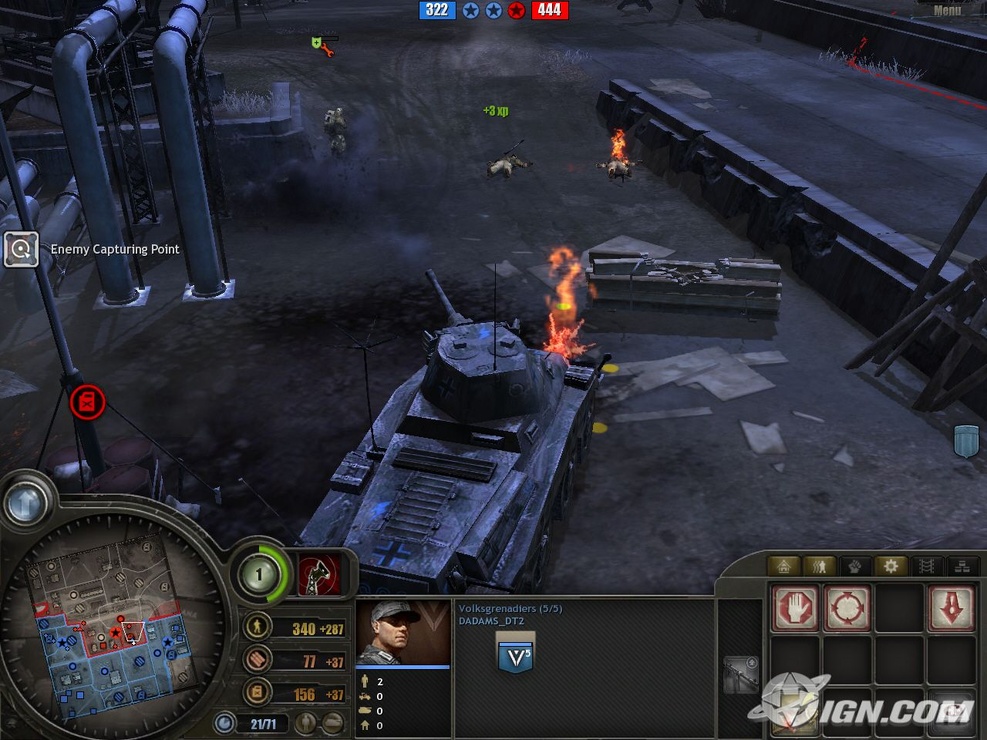Select the idle tank button beside population

coord(334,723)
